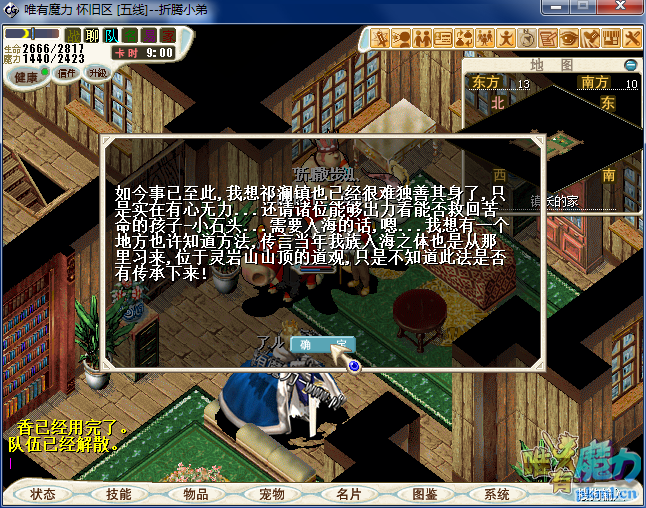Click the running figure action icon
The image size is (646, 508).
506,39
